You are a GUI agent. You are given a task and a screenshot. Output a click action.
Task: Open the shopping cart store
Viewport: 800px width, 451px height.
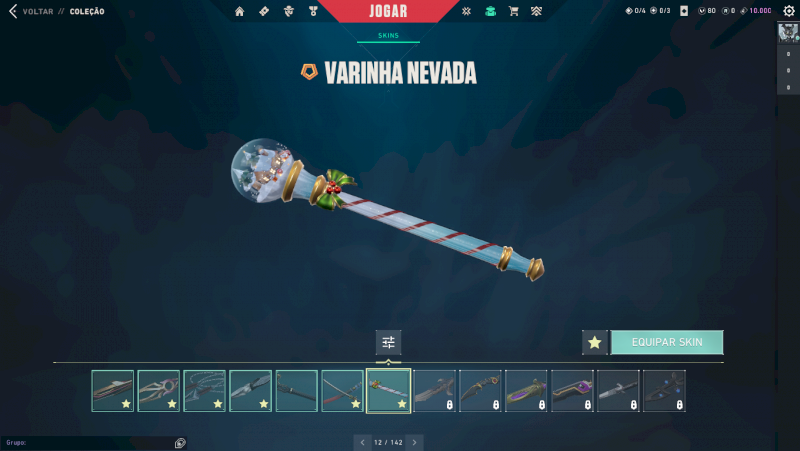[x=513, y=12]
